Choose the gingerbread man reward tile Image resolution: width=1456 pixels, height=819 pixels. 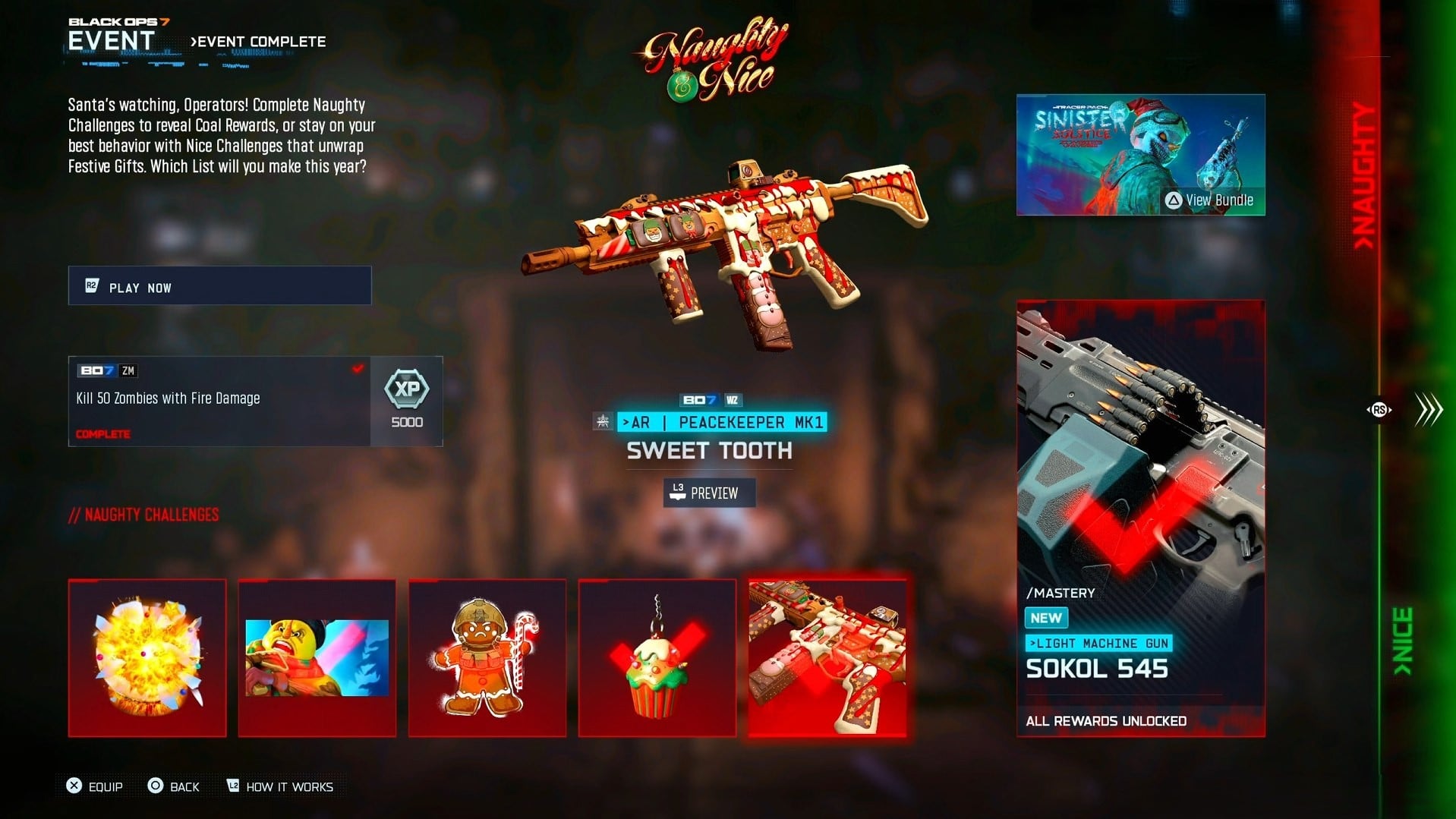click(x=487, y=657)
